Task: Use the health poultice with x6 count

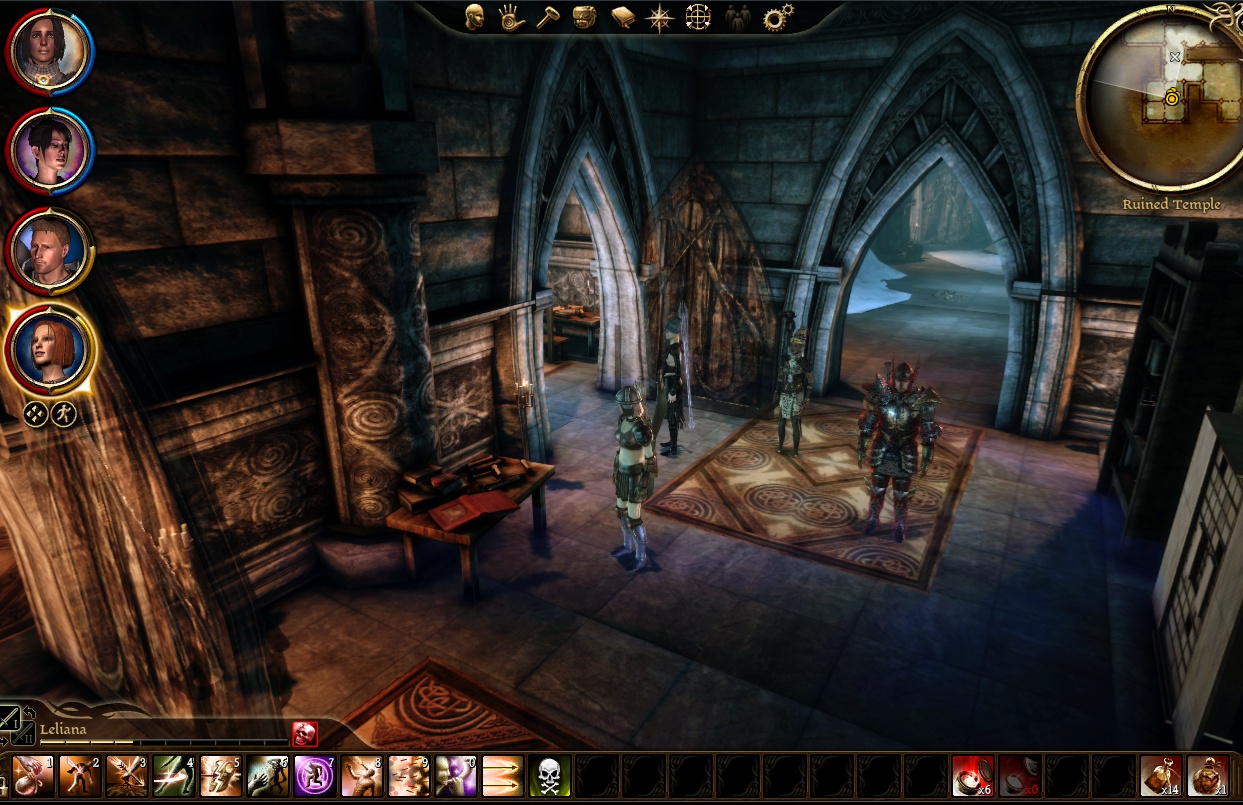Action: (x=972, y=775)
